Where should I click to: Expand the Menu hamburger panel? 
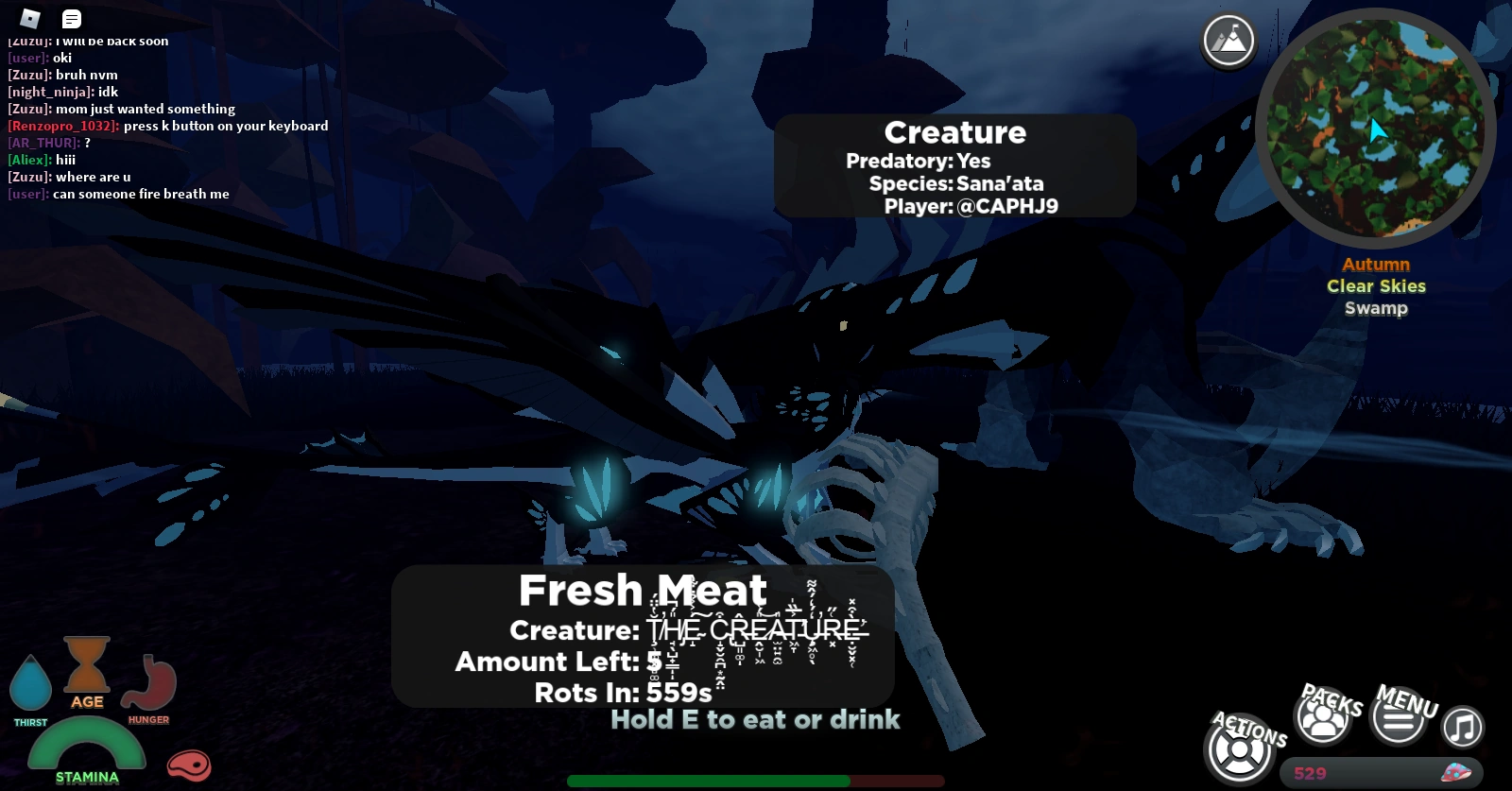1399,721
